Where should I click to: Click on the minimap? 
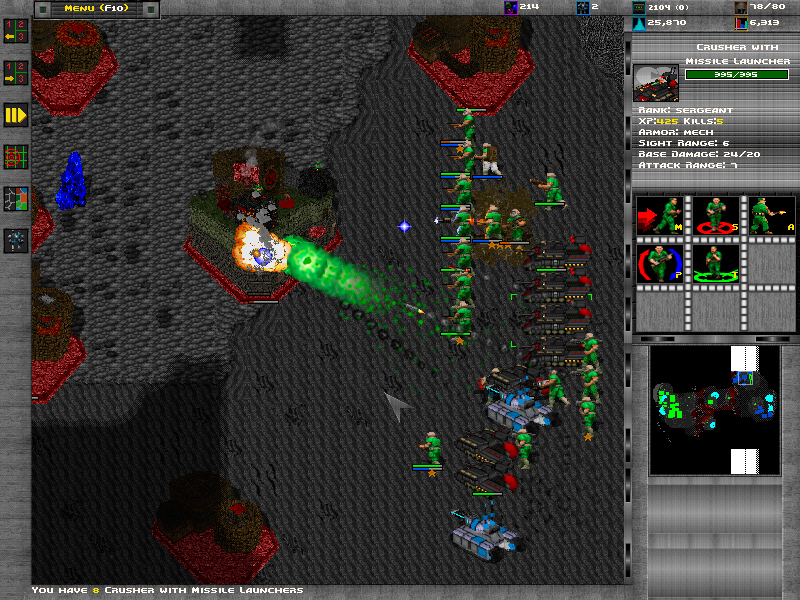tap(713, 410)
